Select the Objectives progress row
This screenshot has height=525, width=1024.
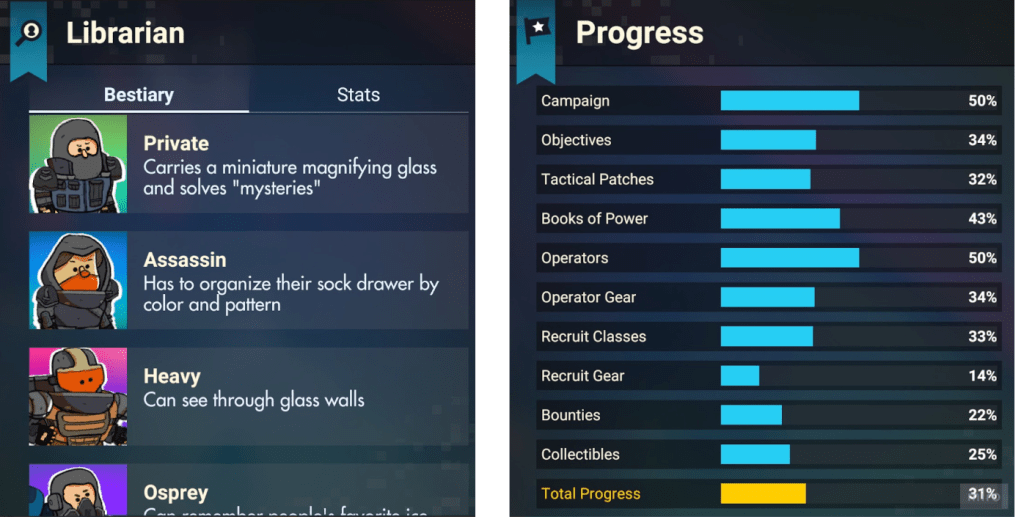(x=768, y=140)
